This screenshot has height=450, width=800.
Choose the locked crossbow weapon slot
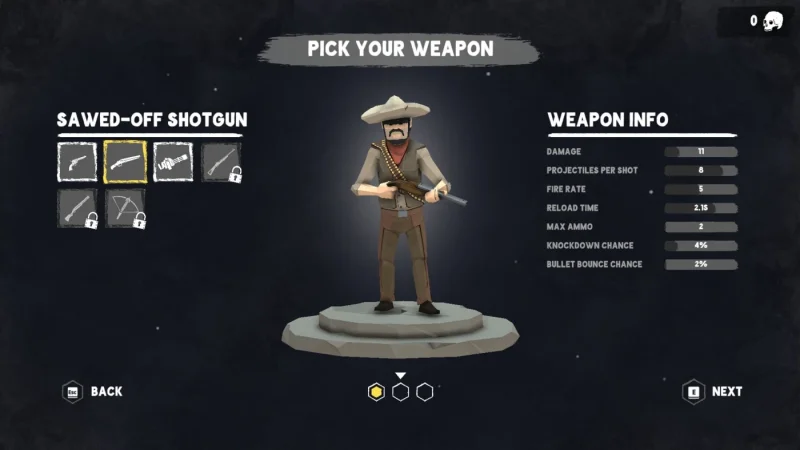coord(125,208)
